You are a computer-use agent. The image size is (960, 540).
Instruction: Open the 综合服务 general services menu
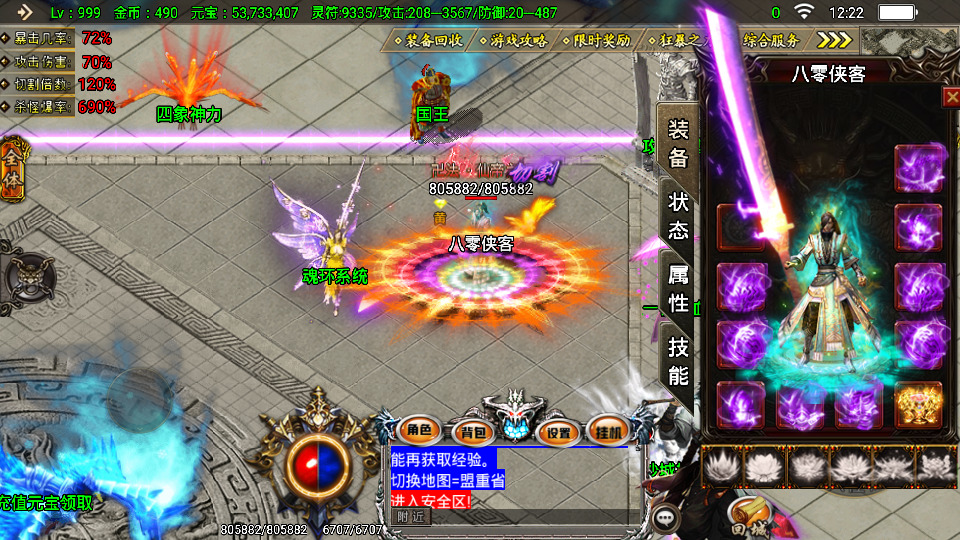coord(771,41)
